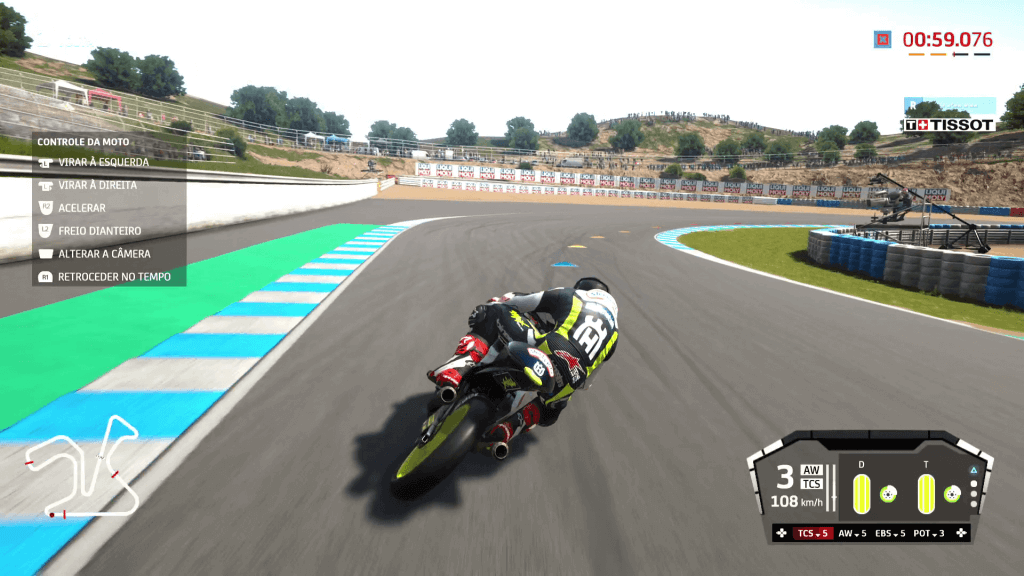Click the Tissot timing banner

949,125
